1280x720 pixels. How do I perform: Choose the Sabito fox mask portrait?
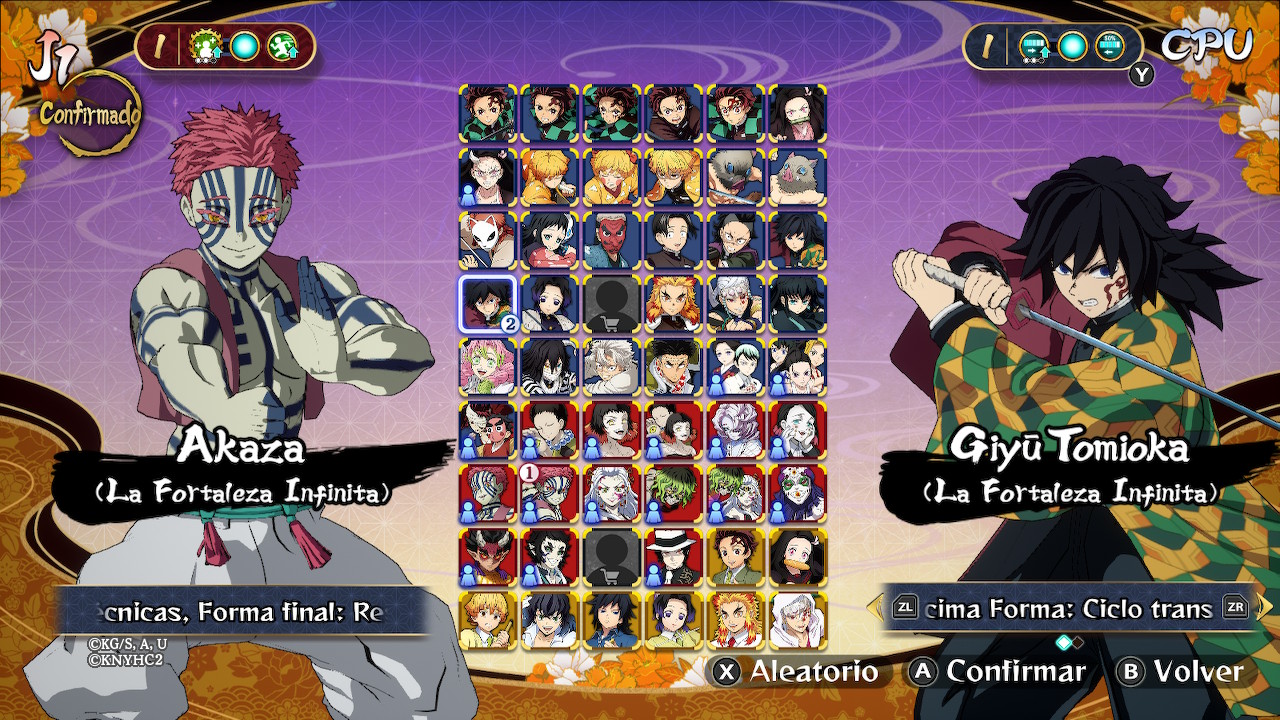click(488, 240)
